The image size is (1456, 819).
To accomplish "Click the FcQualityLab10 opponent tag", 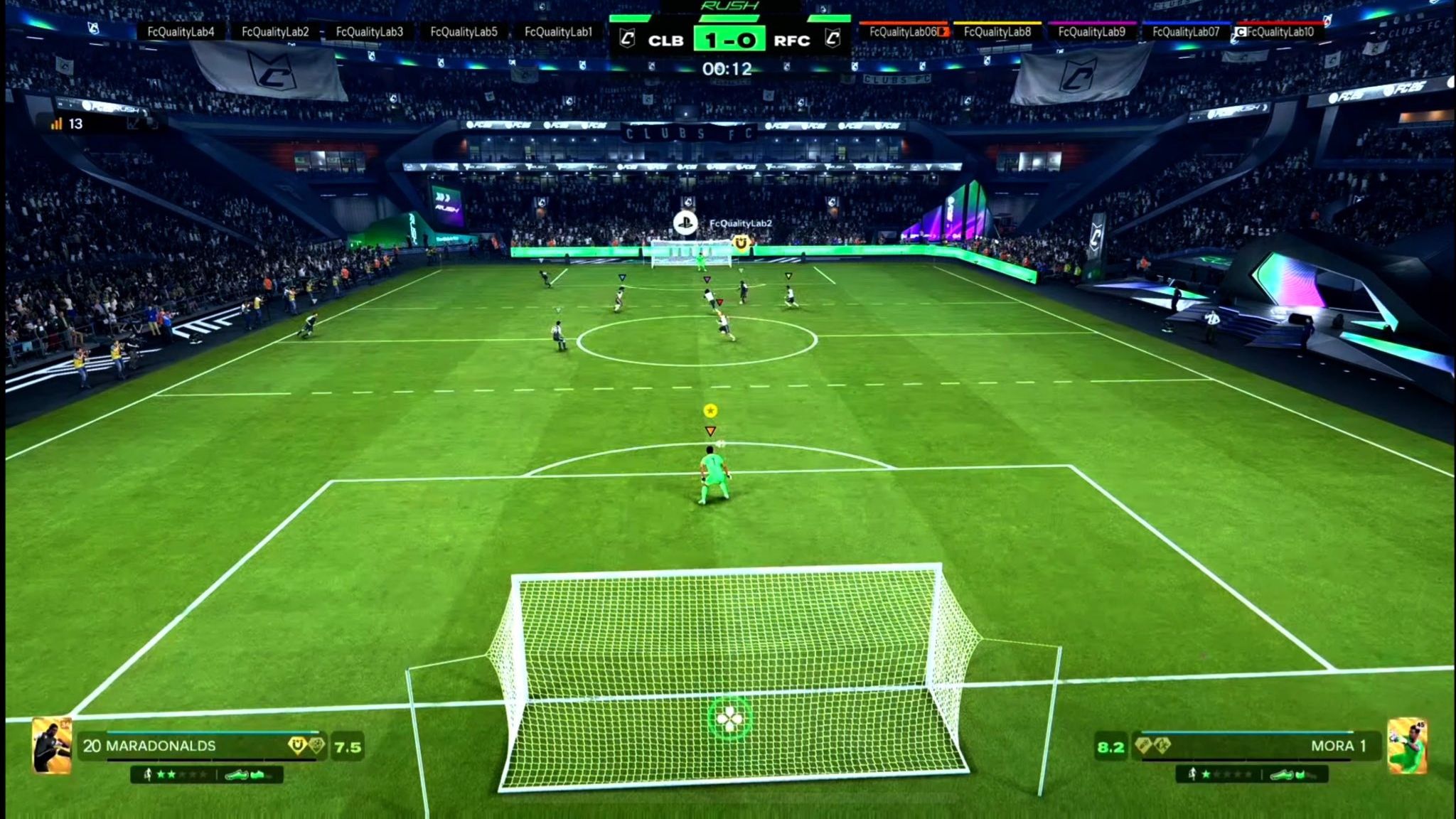I will (1280, 32).
